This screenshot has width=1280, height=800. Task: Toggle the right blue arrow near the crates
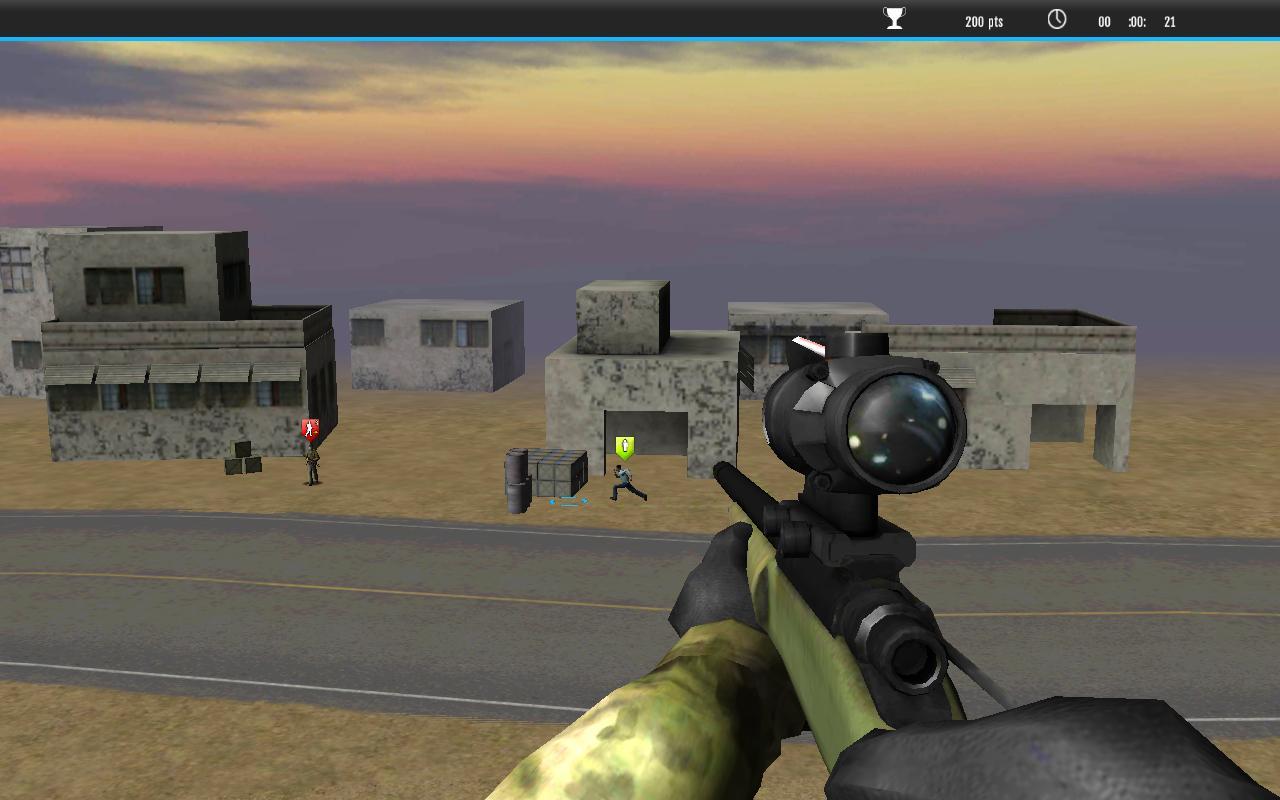point(584,501)
